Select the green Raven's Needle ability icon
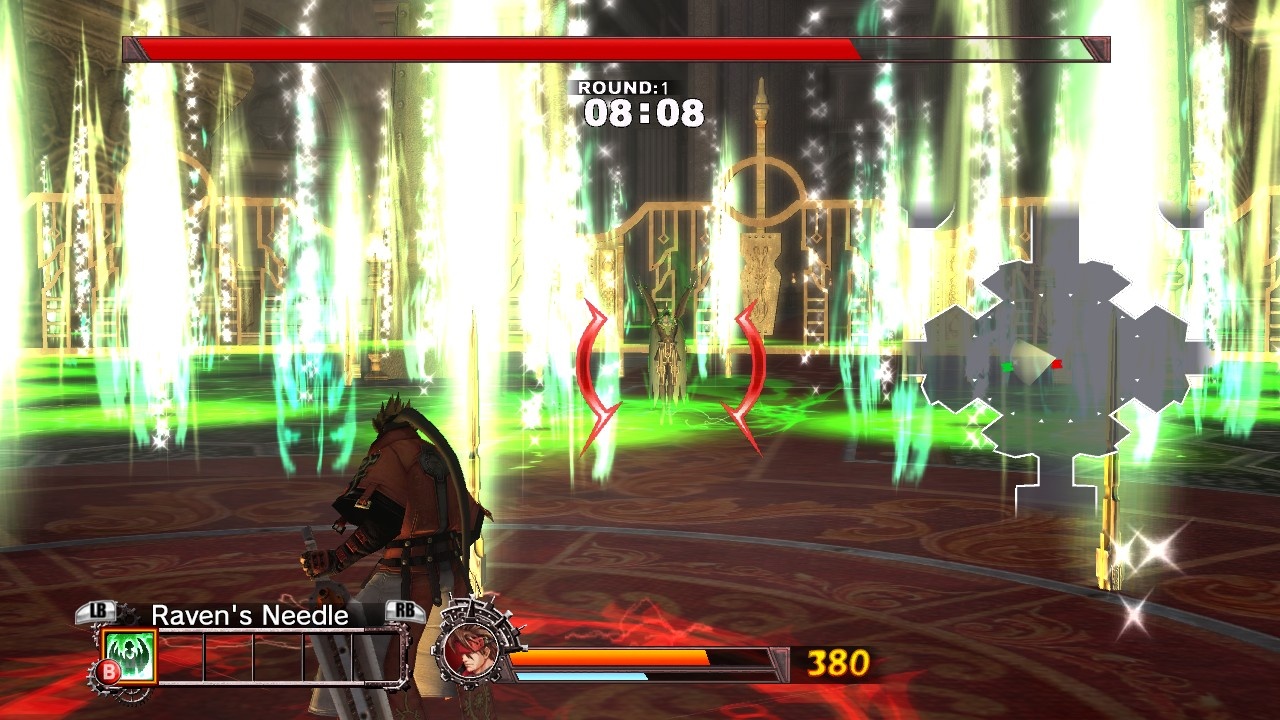This screenshot has height=720, width=1280. point(130,656)
